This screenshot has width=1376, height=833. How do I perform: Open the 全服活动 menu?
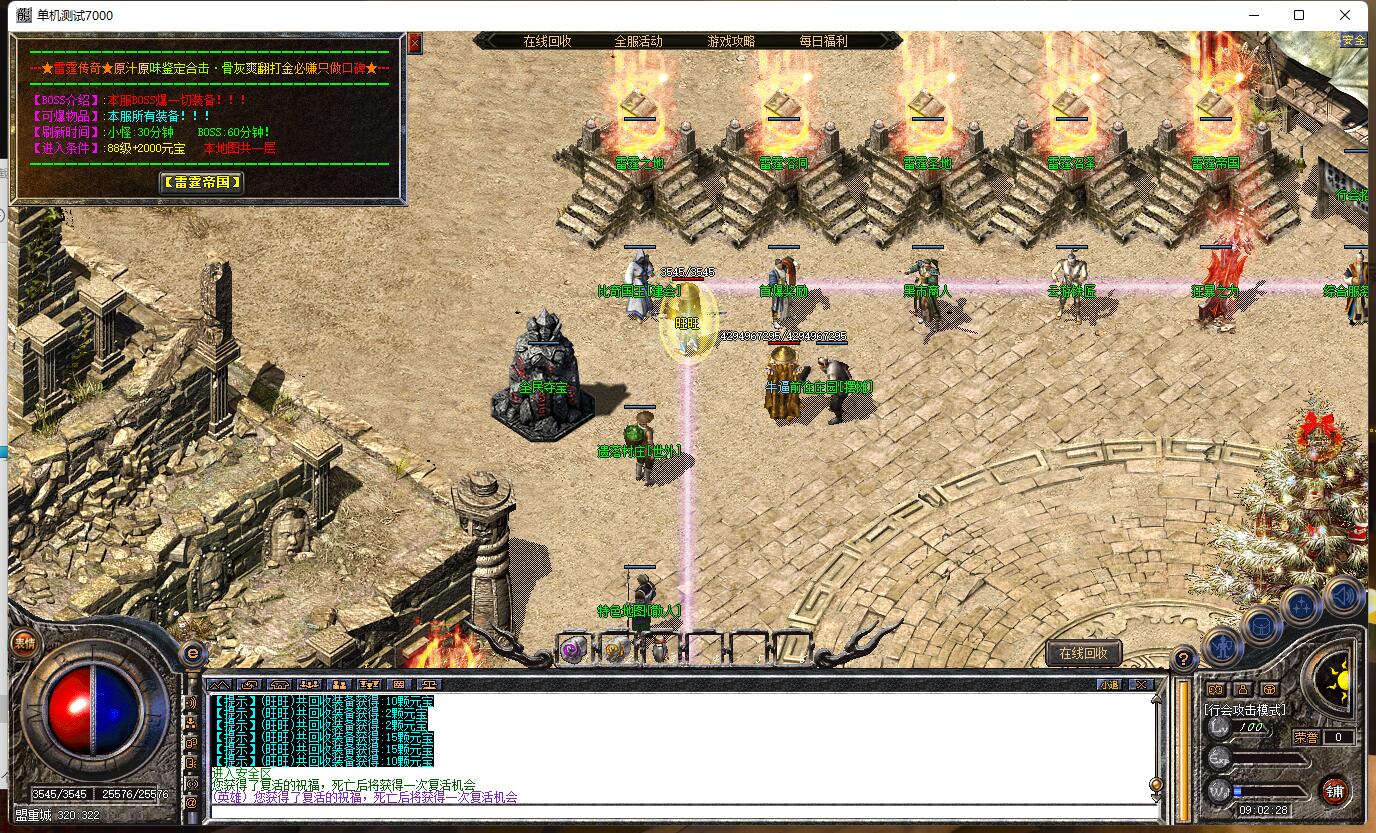coord(638,41)
